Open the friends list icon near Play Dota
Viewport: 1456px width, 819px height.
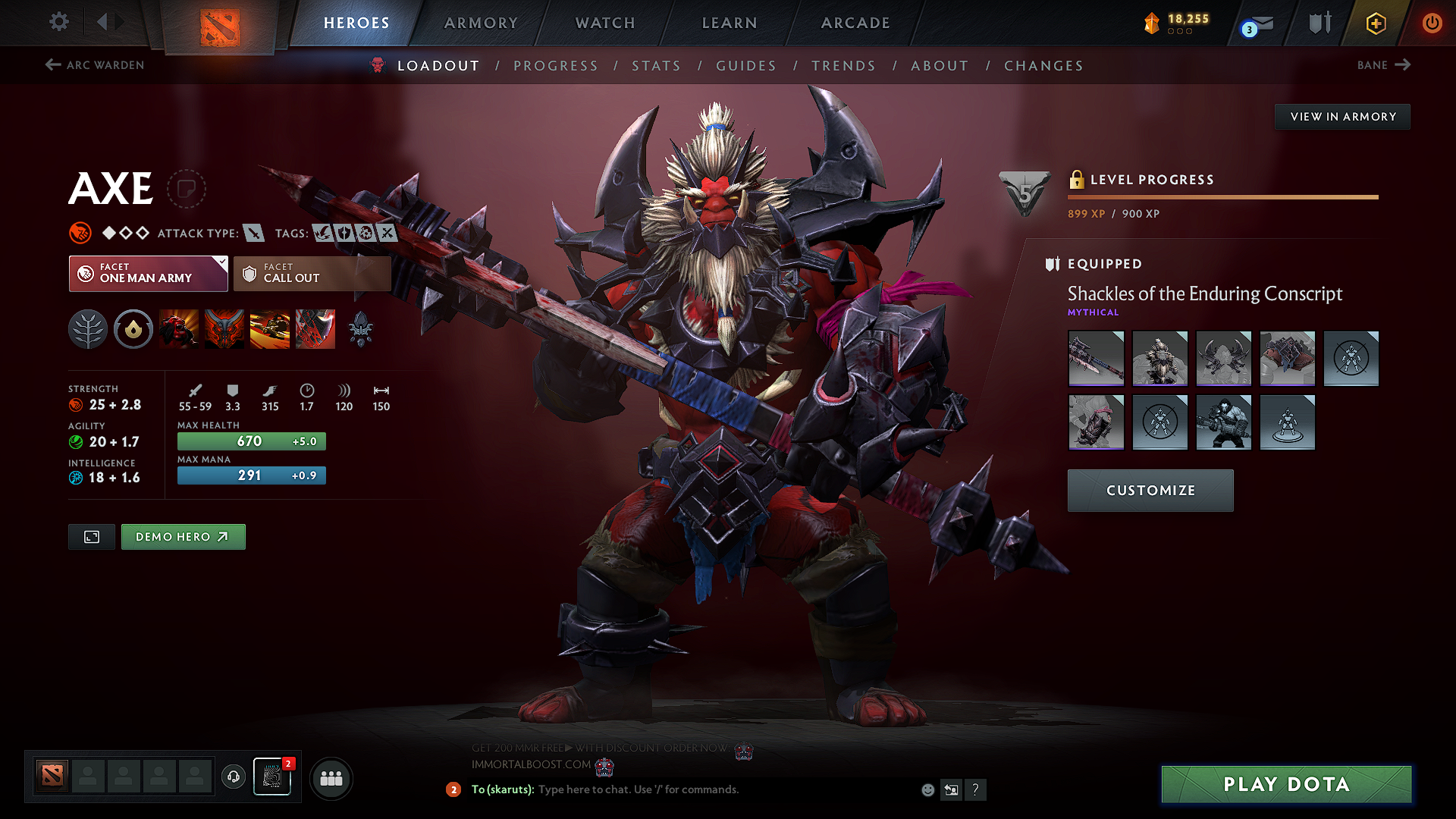330,778
